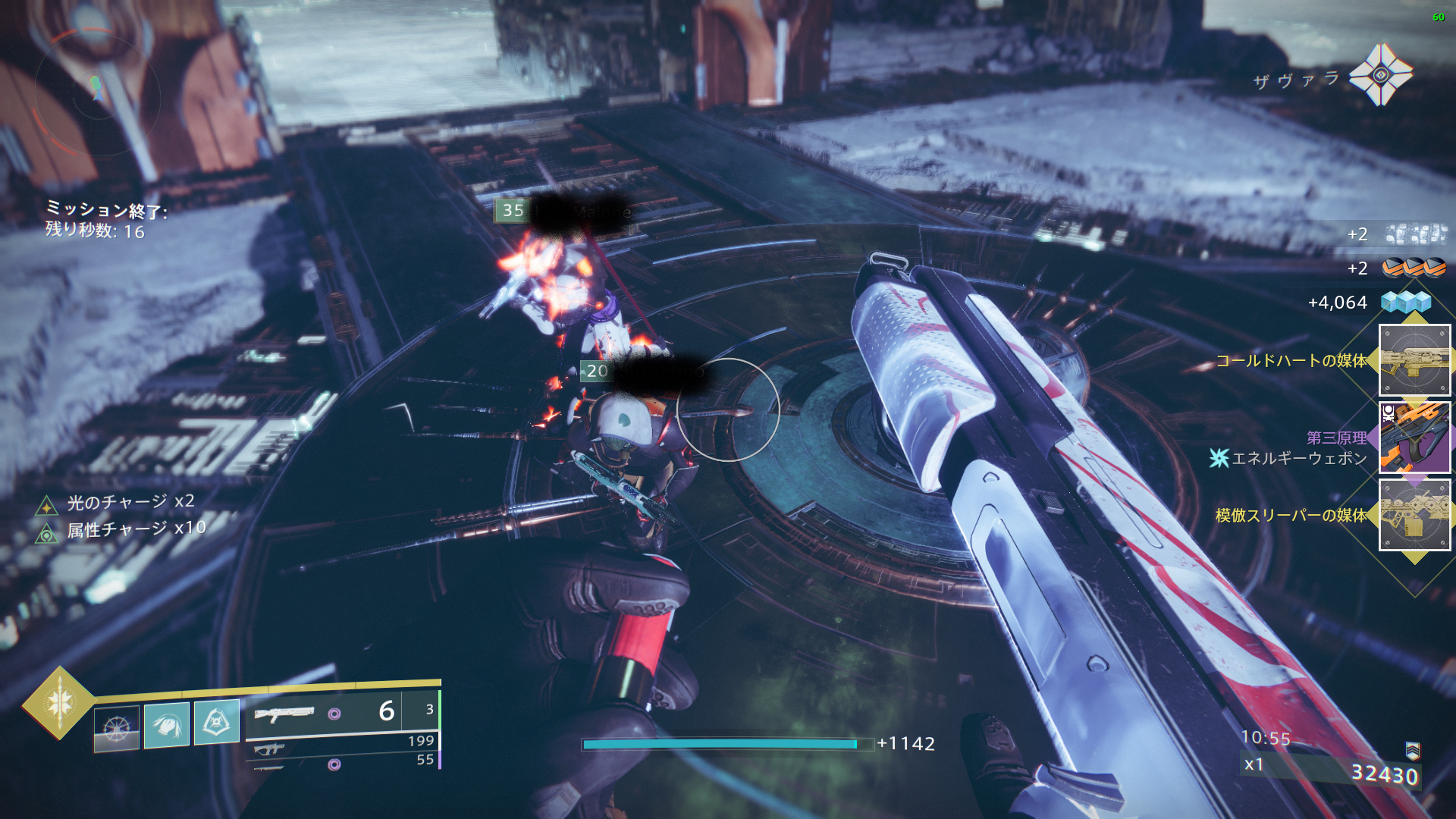The height and width of the screenshot is (819, 1456).
Task: Open the コールドハートの媒体 loot thumbnail
Action: tap(1414, 360)
